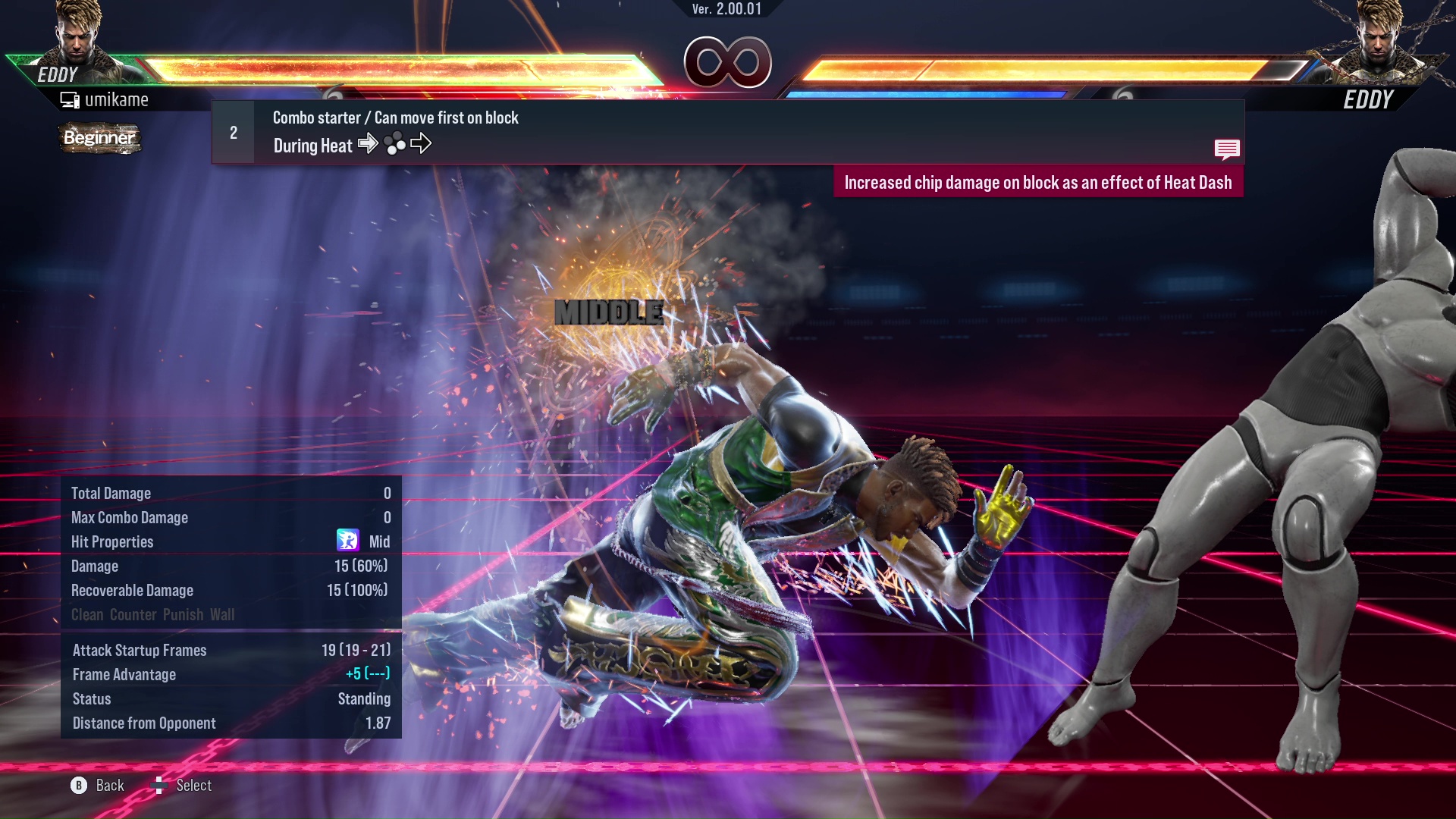Click the Combo starter instruction text
1456x819 pixels.
394,118
